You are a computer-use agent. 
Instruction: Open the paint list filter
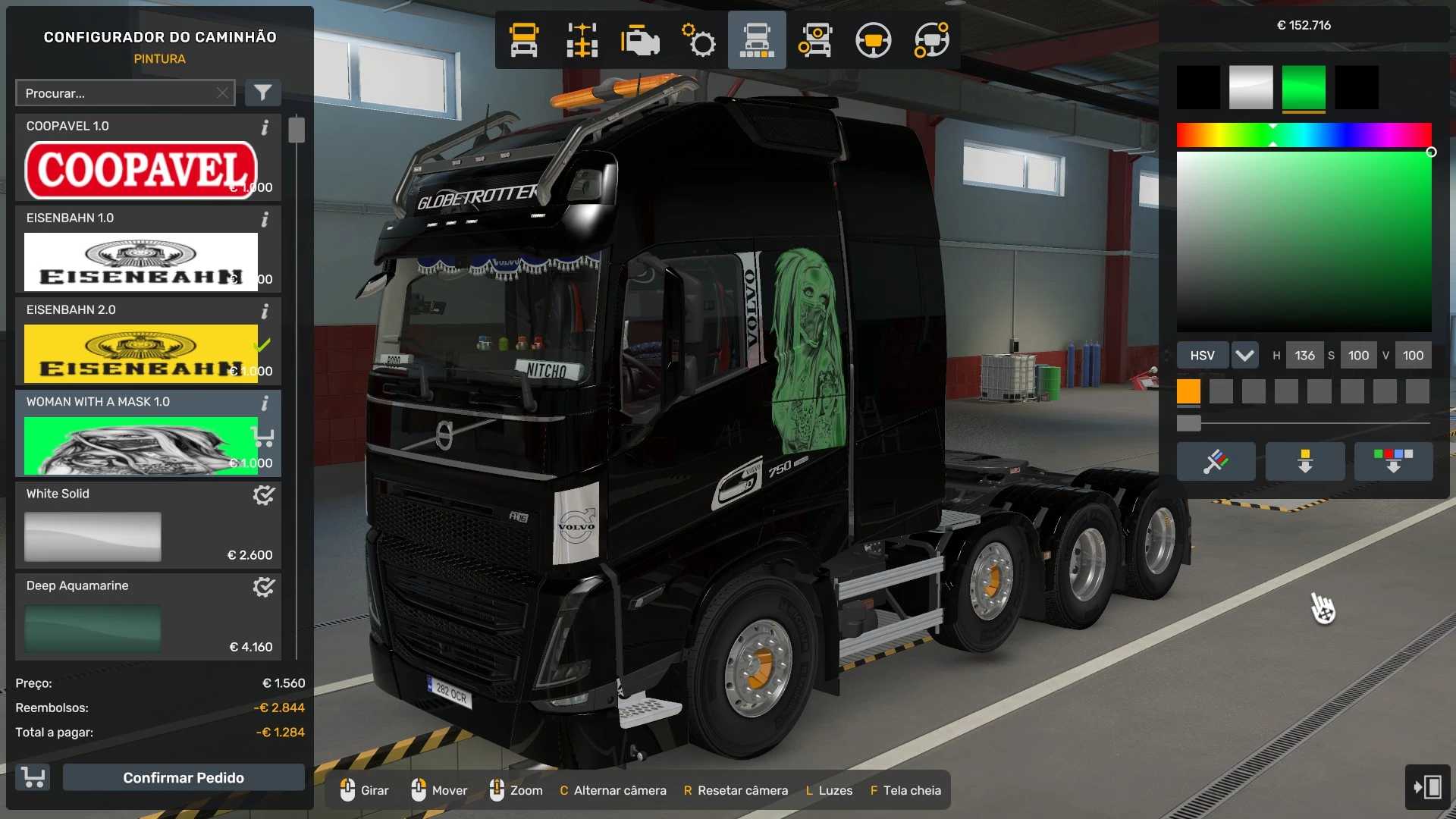(x=262, y=93)
